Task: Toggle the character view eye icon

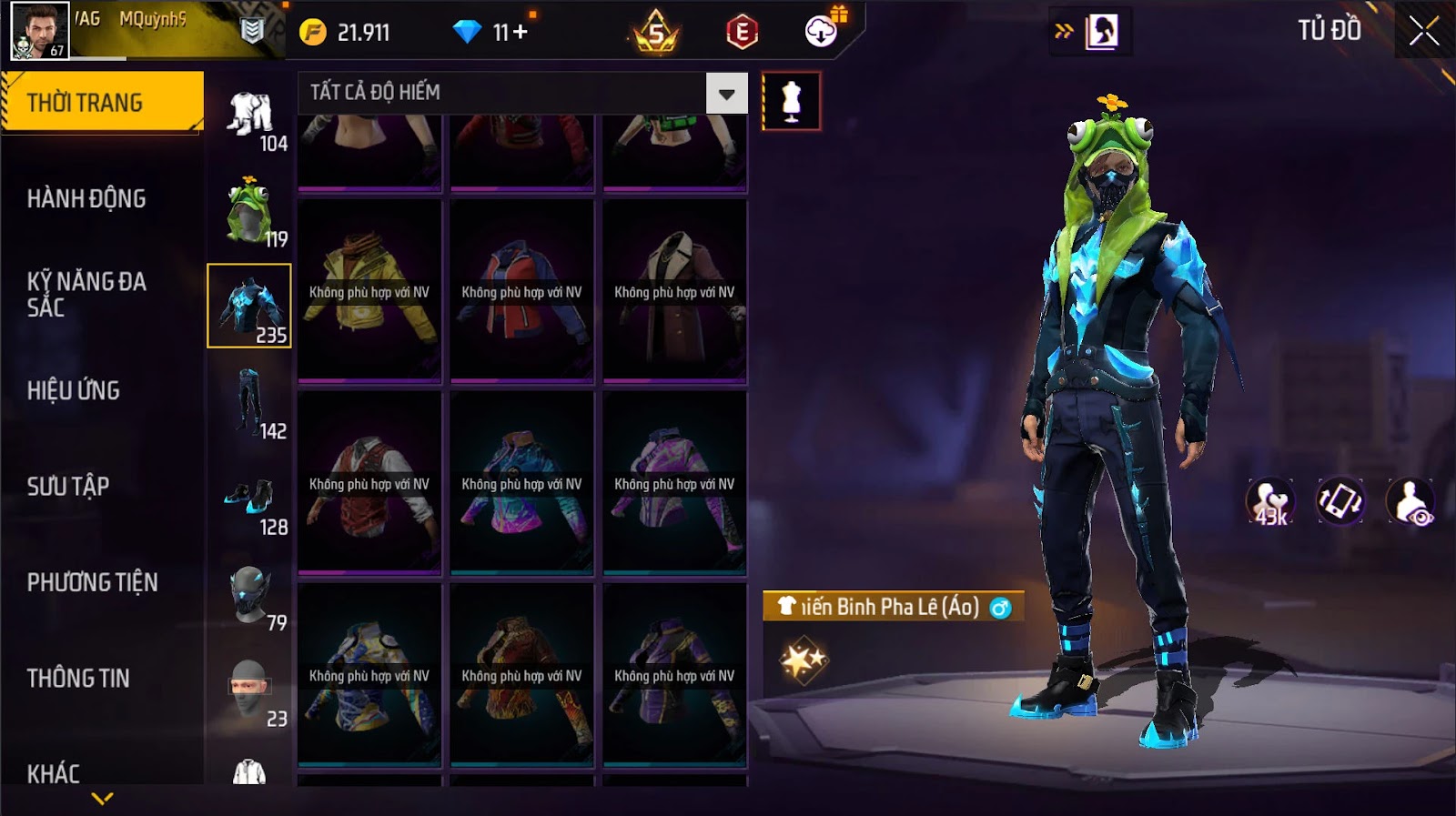Action: (x=1410, y=502)
